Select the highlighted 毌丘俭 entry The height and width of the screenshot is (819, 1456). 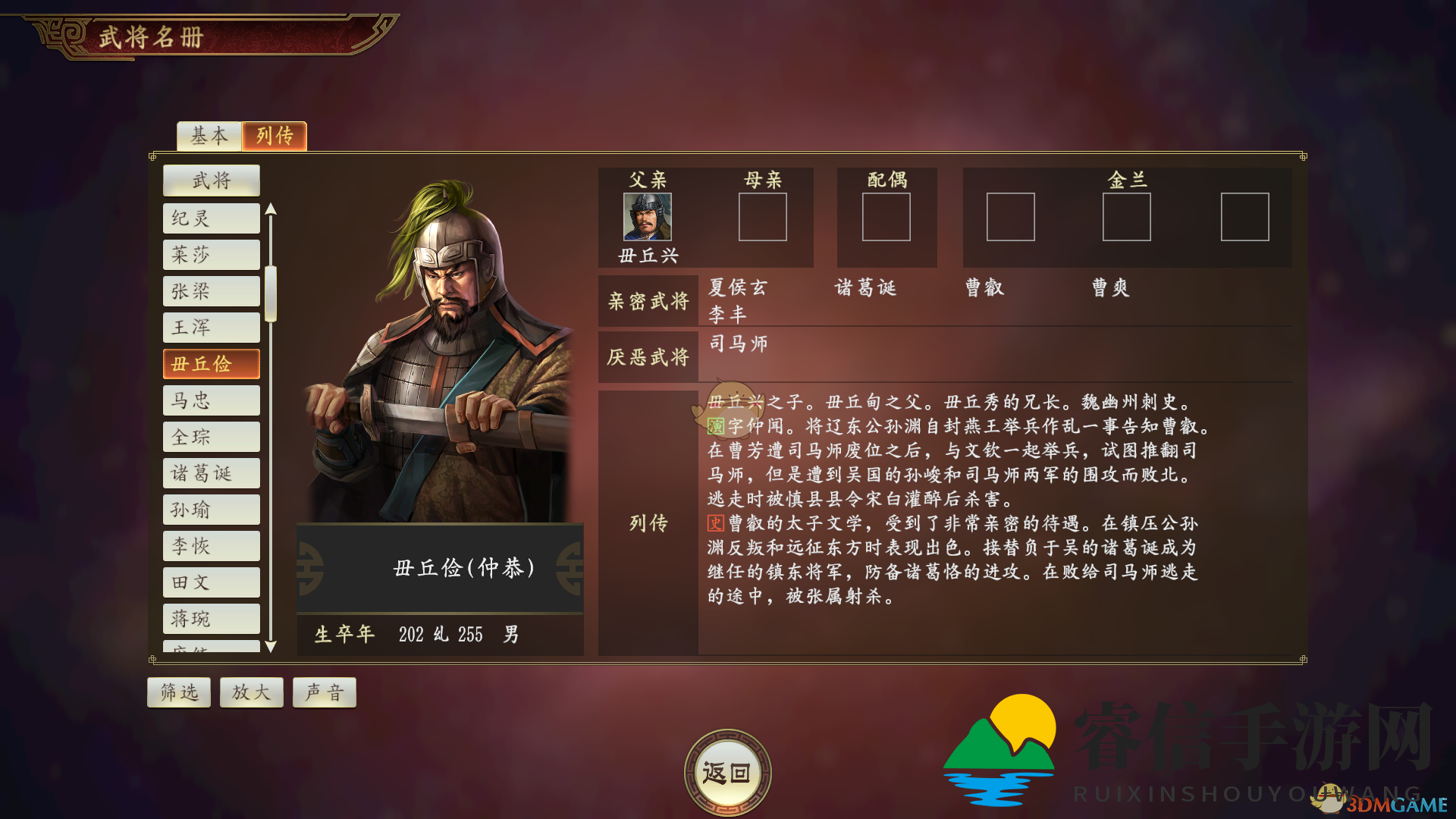[212, 364]
